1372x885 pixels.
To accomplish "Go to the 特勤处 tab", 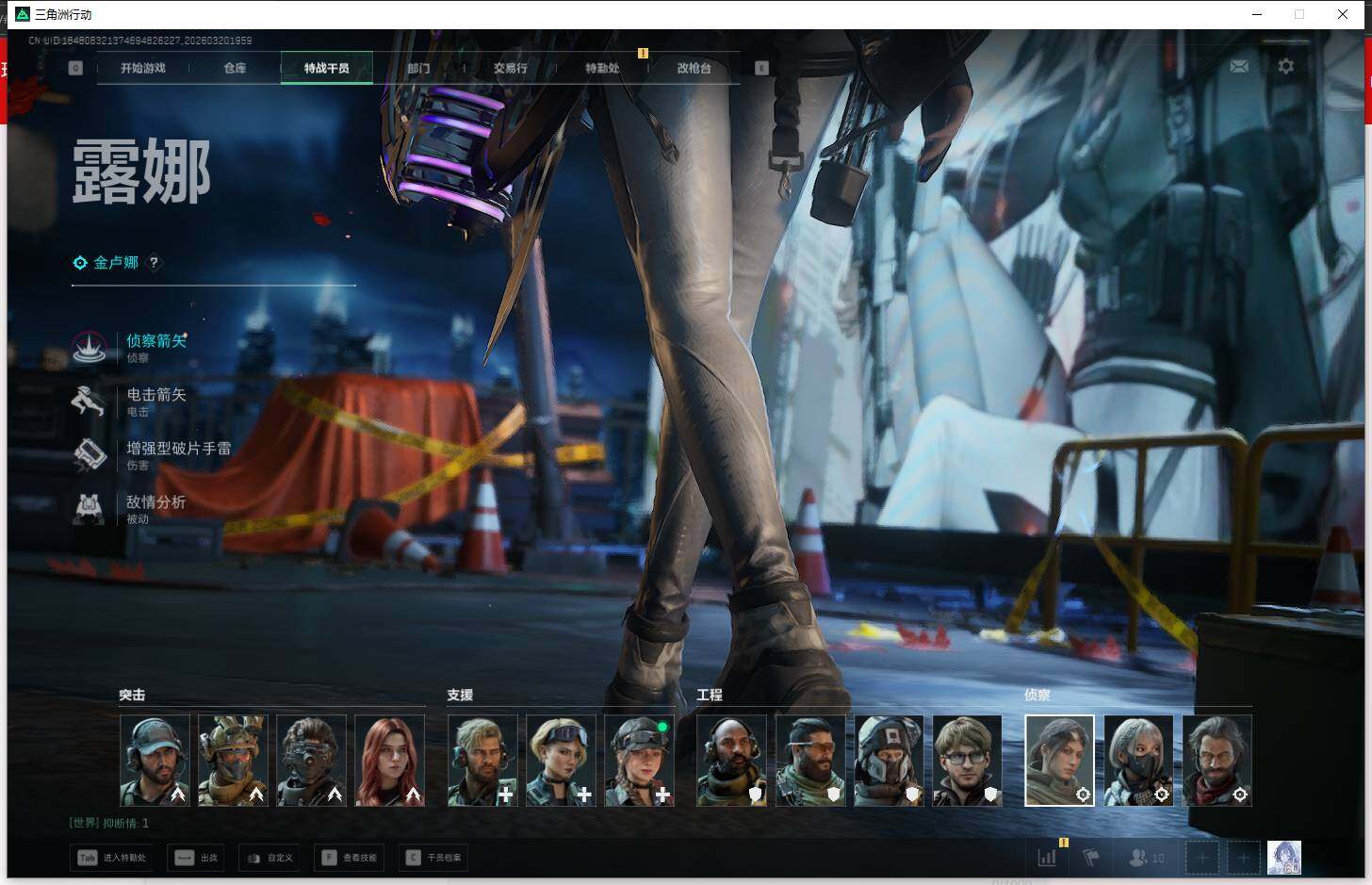I will click(602, 68).
